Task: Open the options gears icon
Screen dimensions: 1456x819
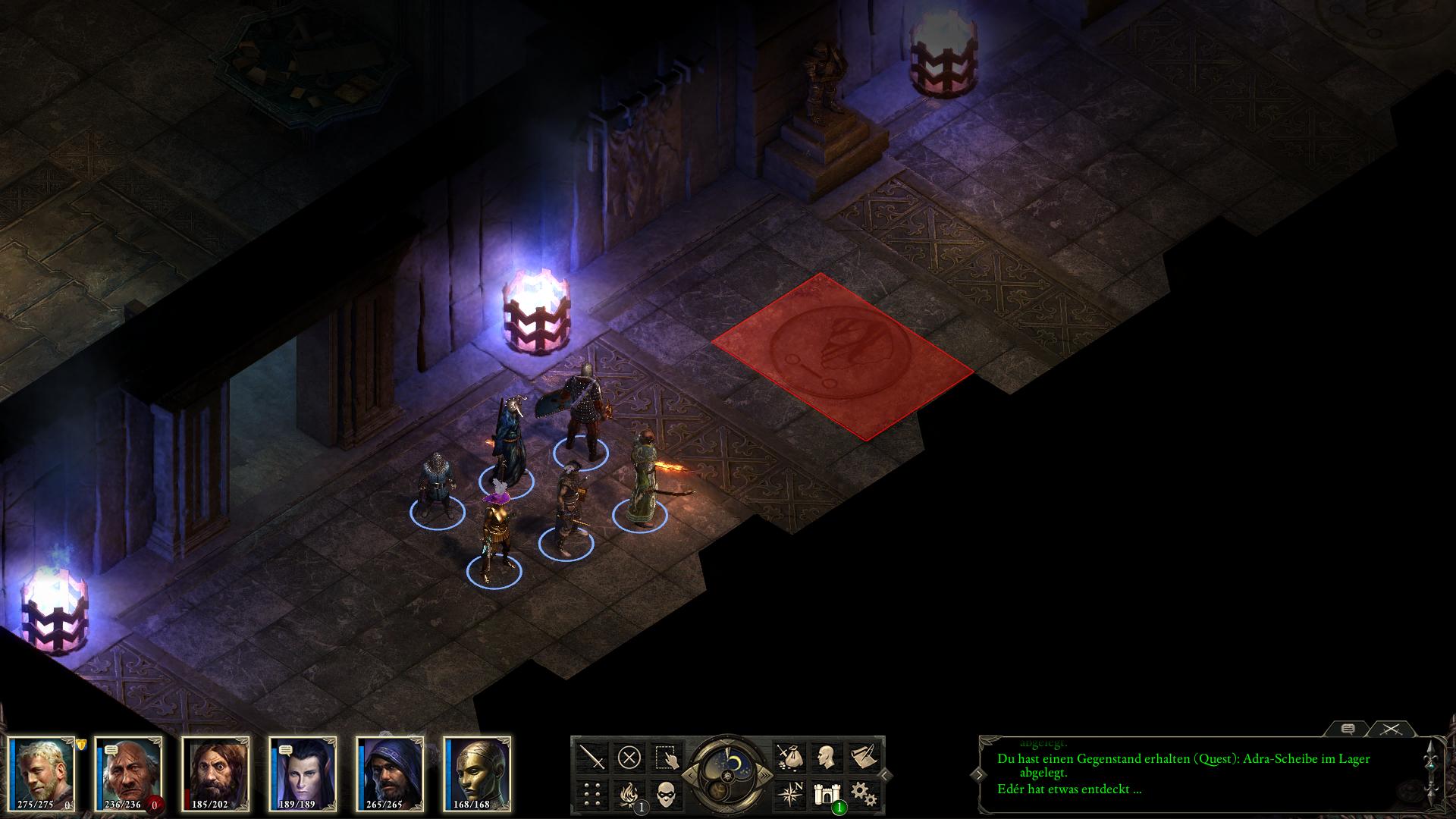Action: click(863, 794)
